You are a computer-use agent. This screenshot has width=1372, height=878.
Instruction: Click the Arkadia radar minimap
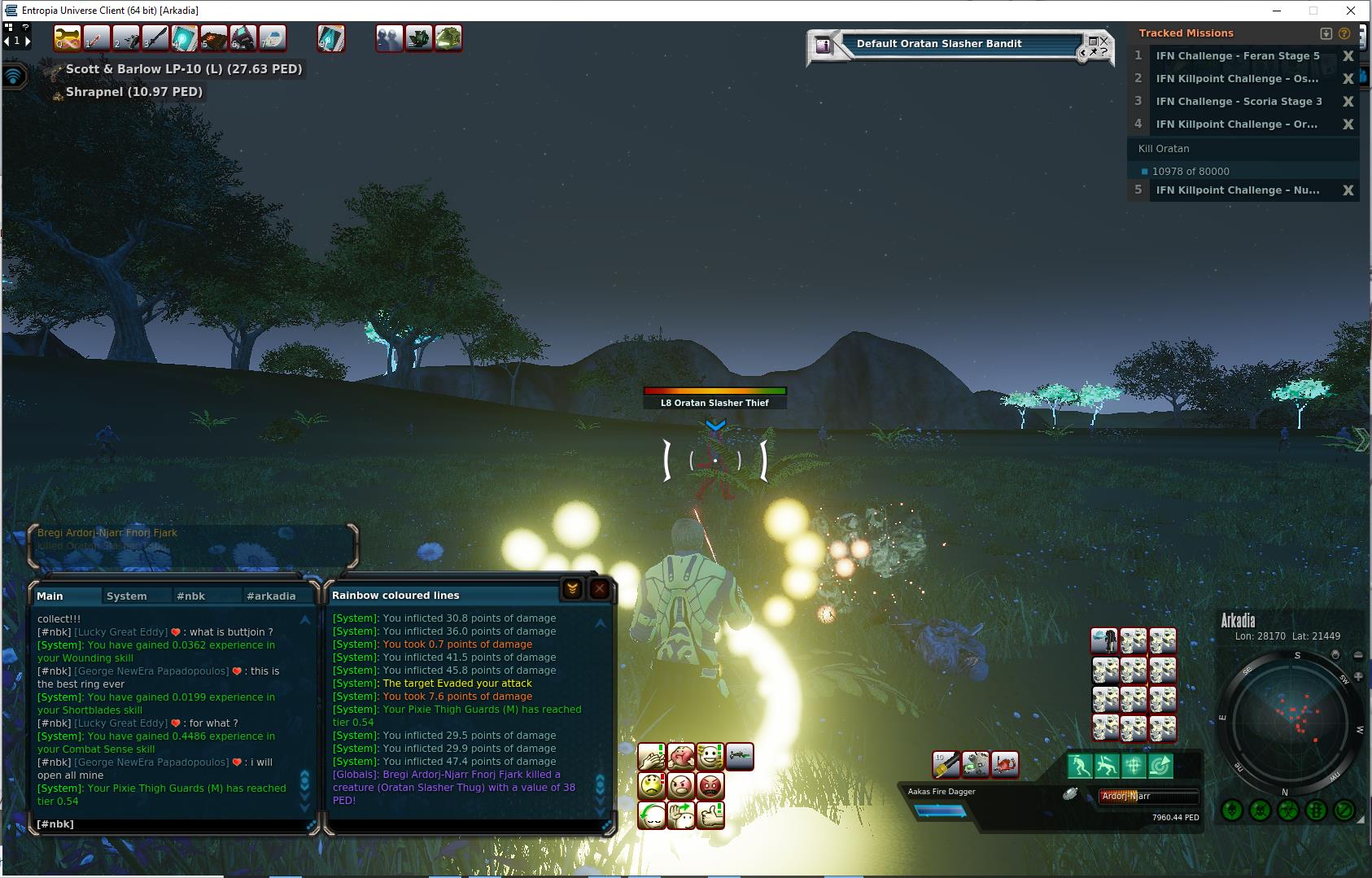pyautogui.click(x=1290, y=720)
